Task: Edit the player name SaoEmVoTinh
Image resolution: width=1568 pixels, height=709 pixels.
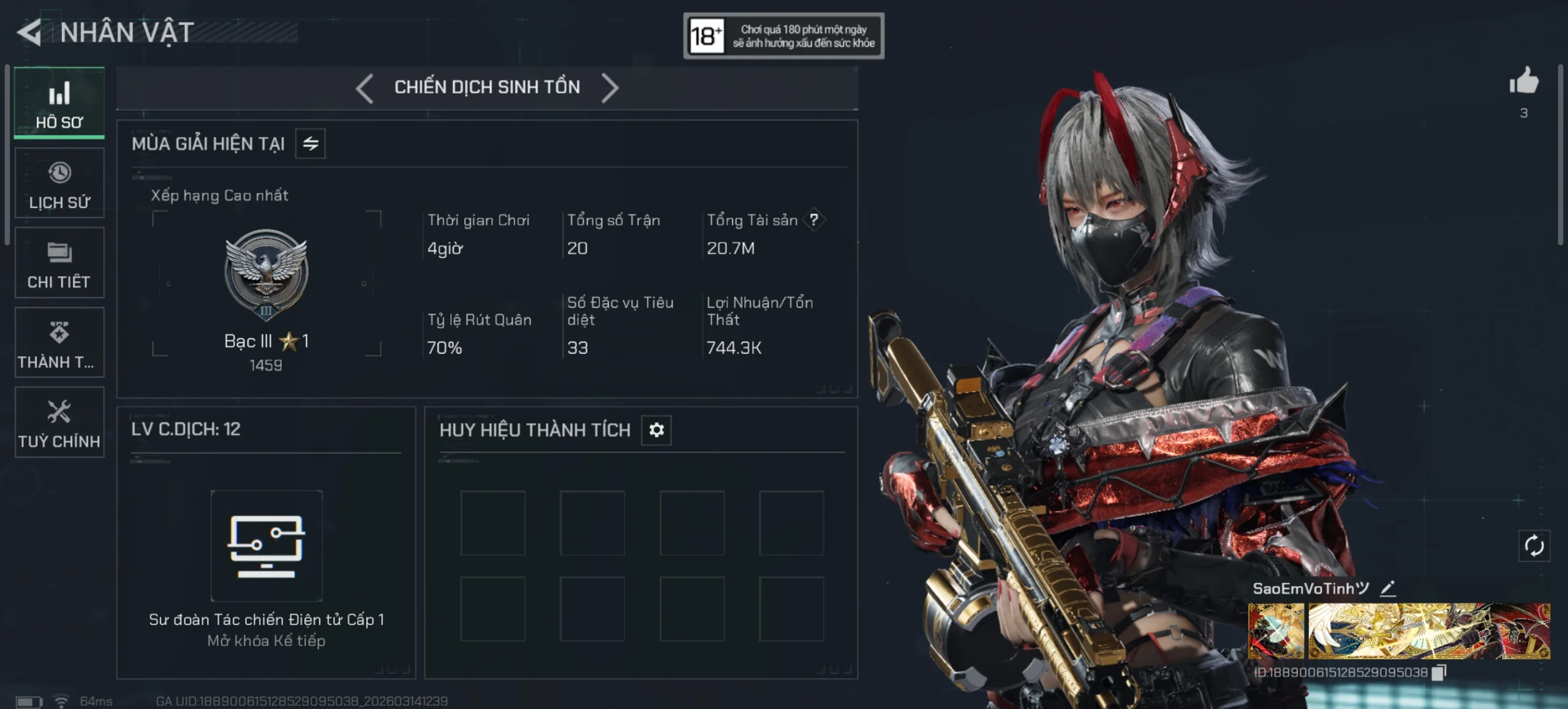Action: (1388, 588)
